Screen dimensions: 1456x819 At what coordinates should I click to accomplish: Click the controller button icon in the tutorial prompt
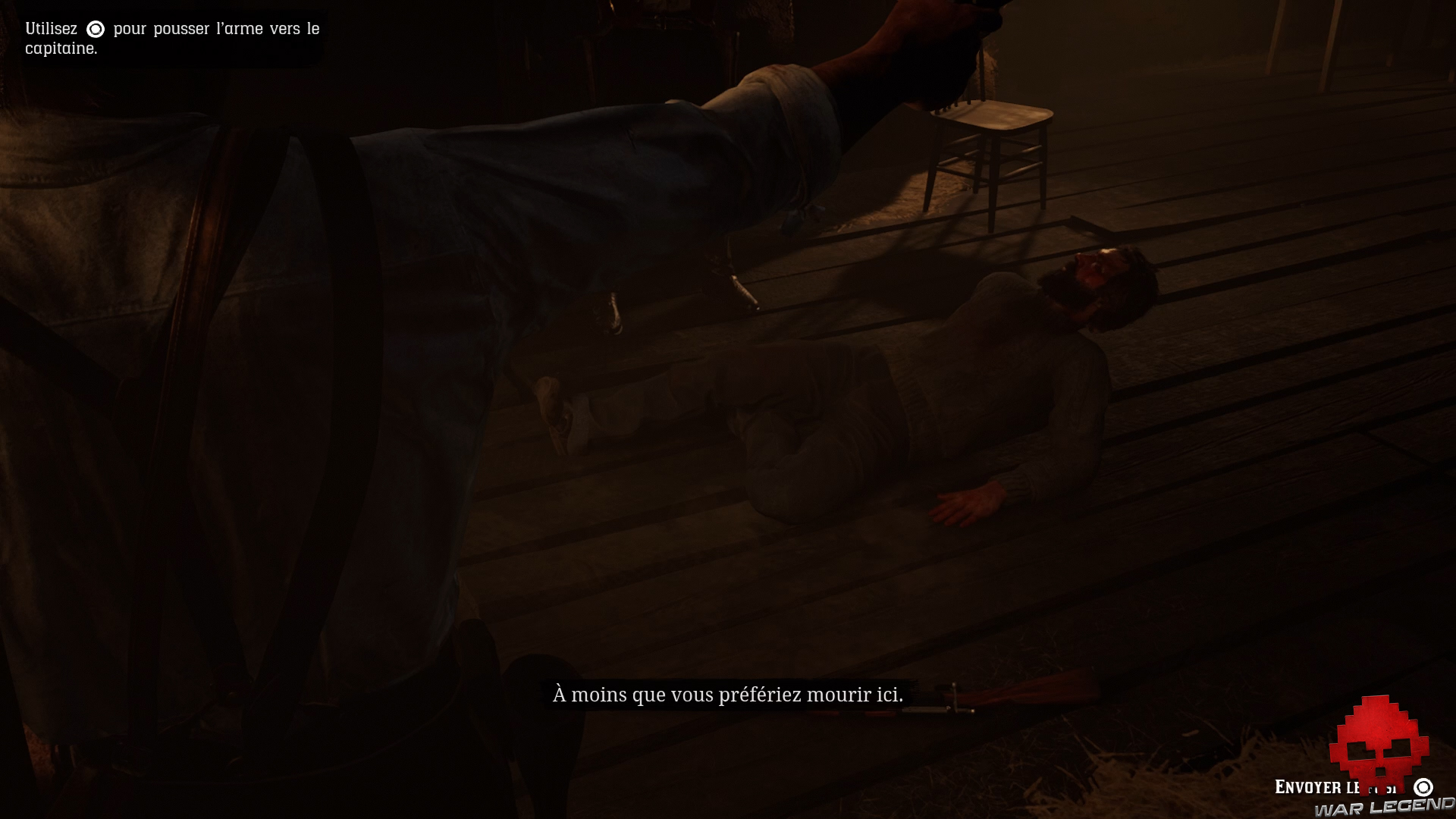tap(94, 30)
